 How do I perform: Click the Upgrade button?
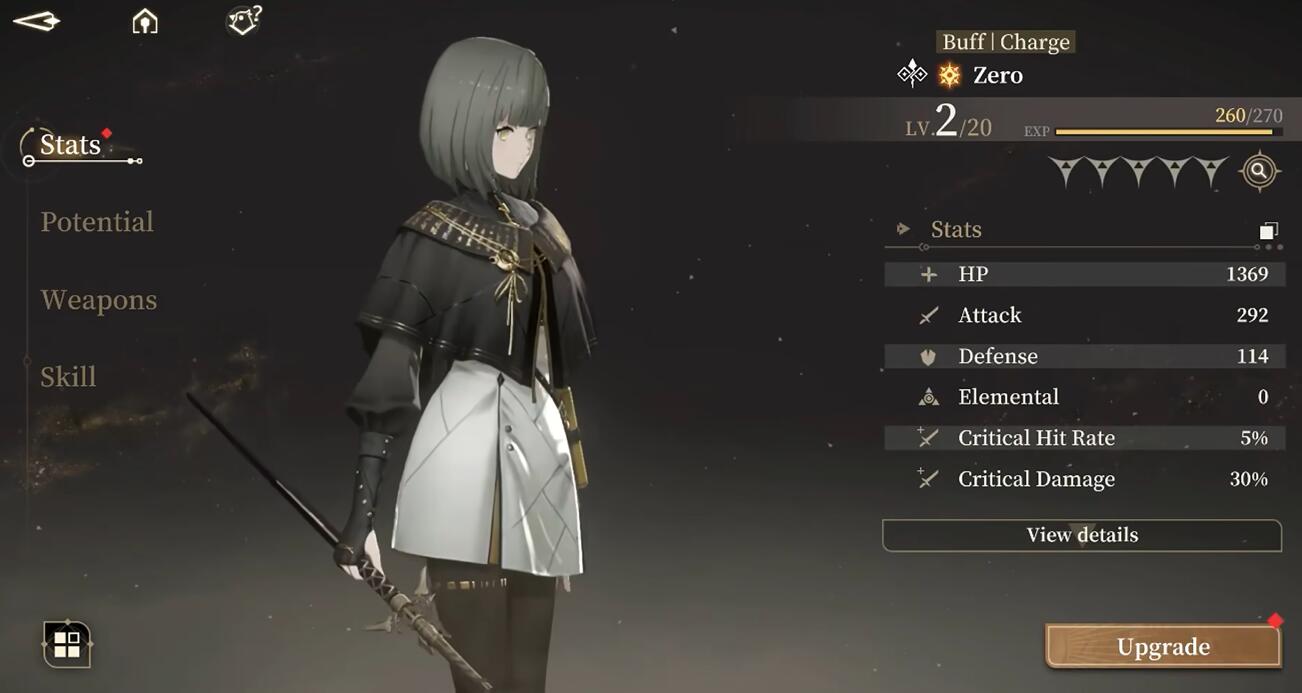(x=1163, y=647)
